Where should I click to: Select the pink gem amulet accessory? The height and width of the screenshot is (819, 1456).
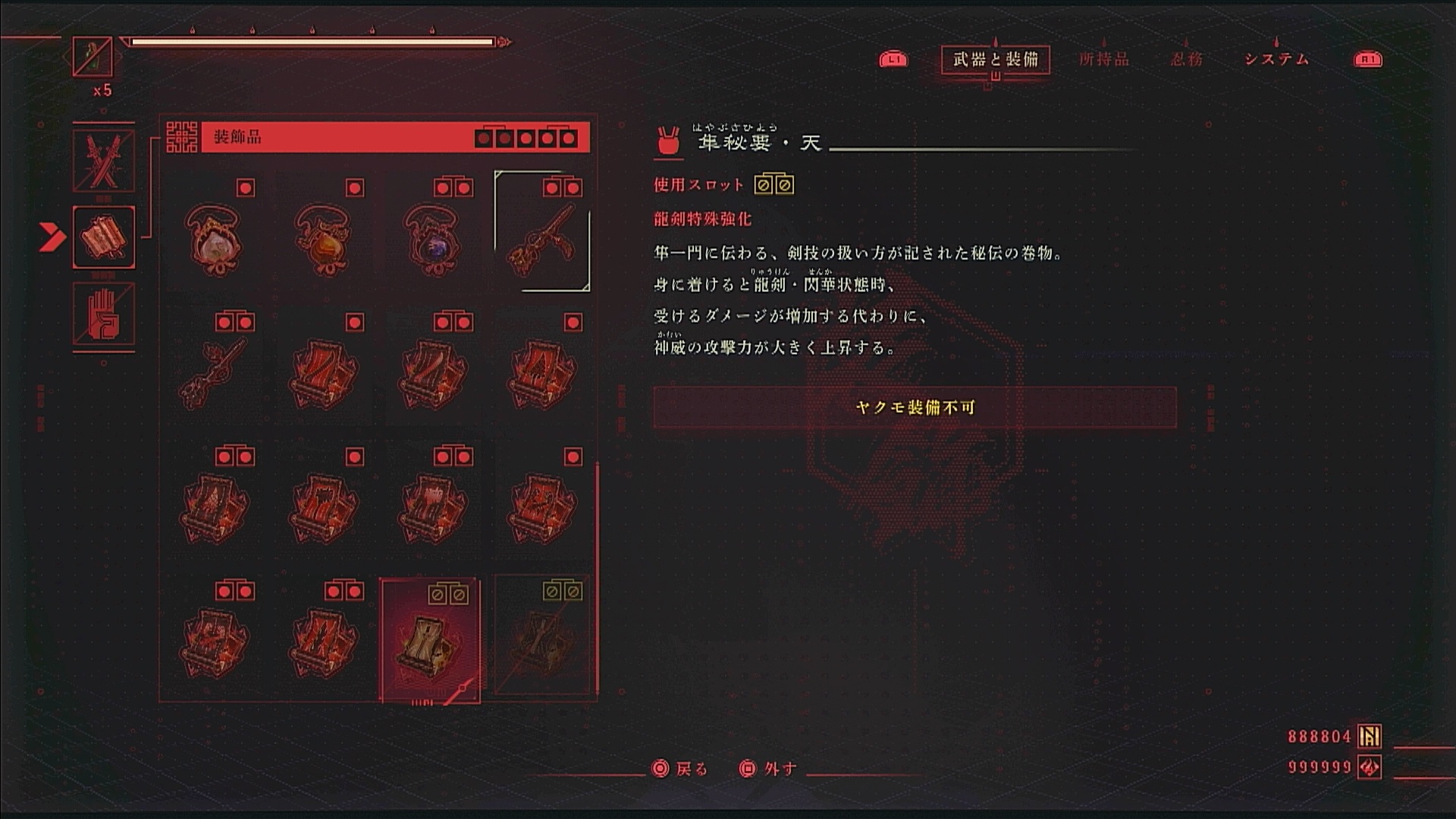(215, 239)
